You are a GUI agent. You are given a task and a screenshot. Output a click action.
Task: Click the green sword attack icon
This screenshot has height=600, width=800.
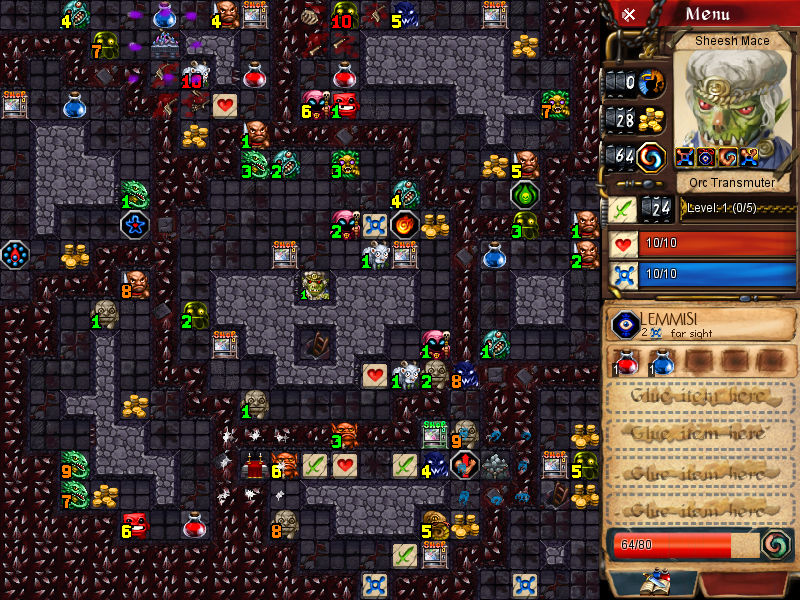(x=622, y=209)
